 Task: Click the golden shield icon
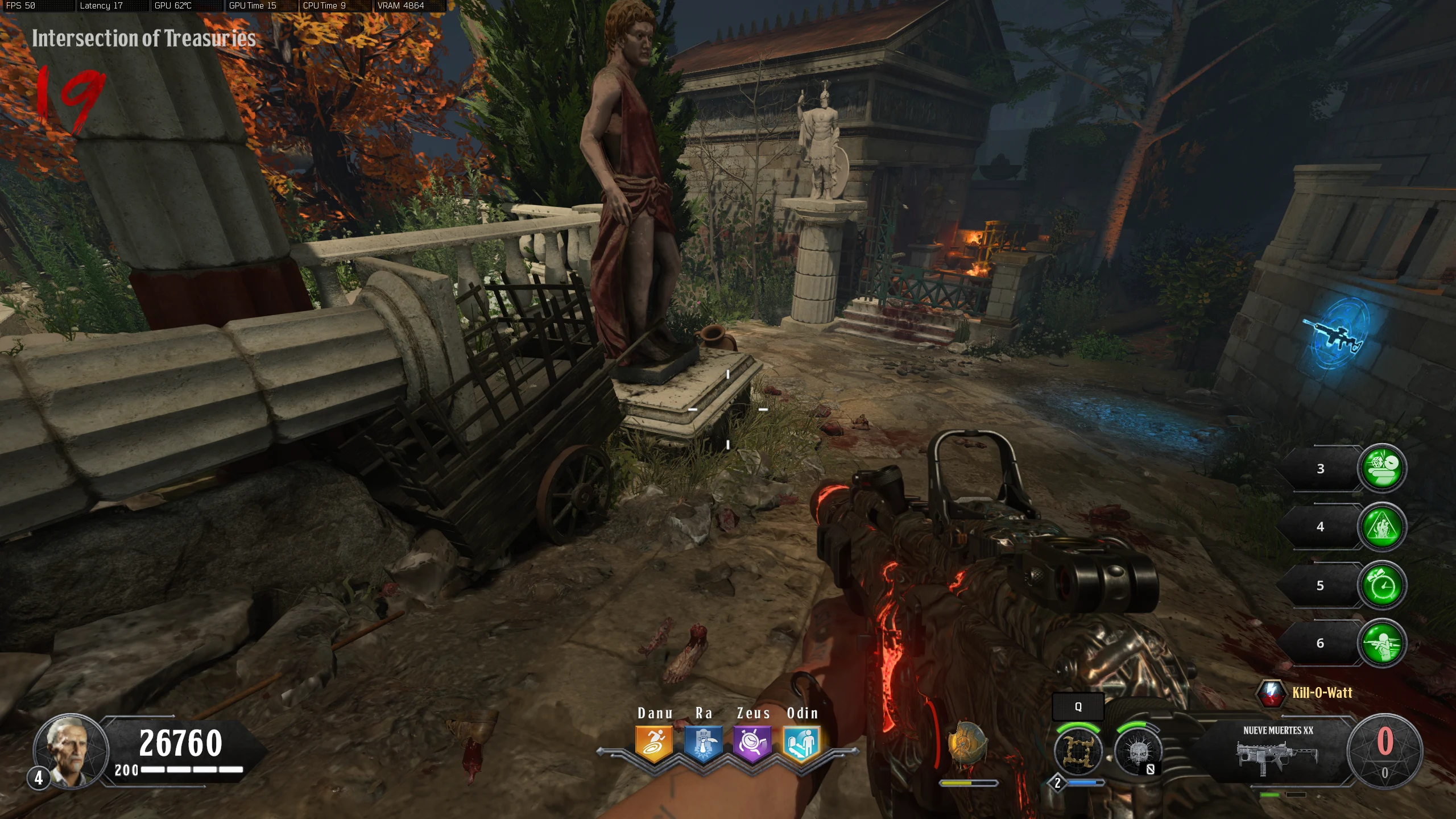pos(967,744)
